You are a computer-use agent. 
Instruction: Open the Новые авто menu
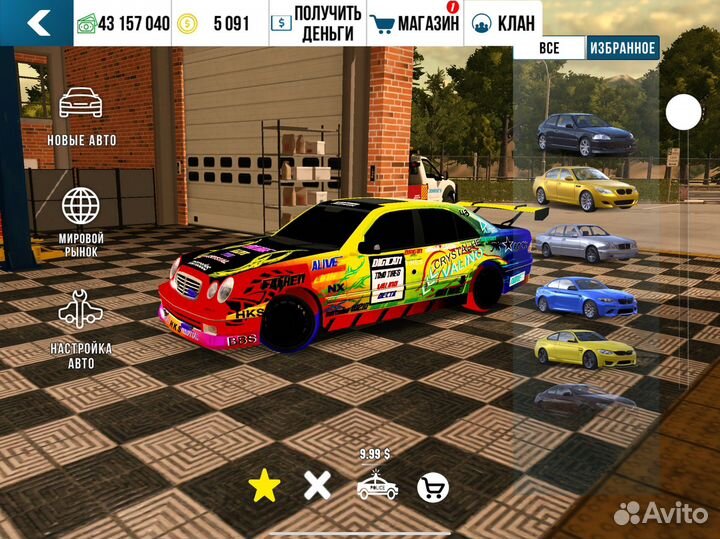tap(81, 115)
